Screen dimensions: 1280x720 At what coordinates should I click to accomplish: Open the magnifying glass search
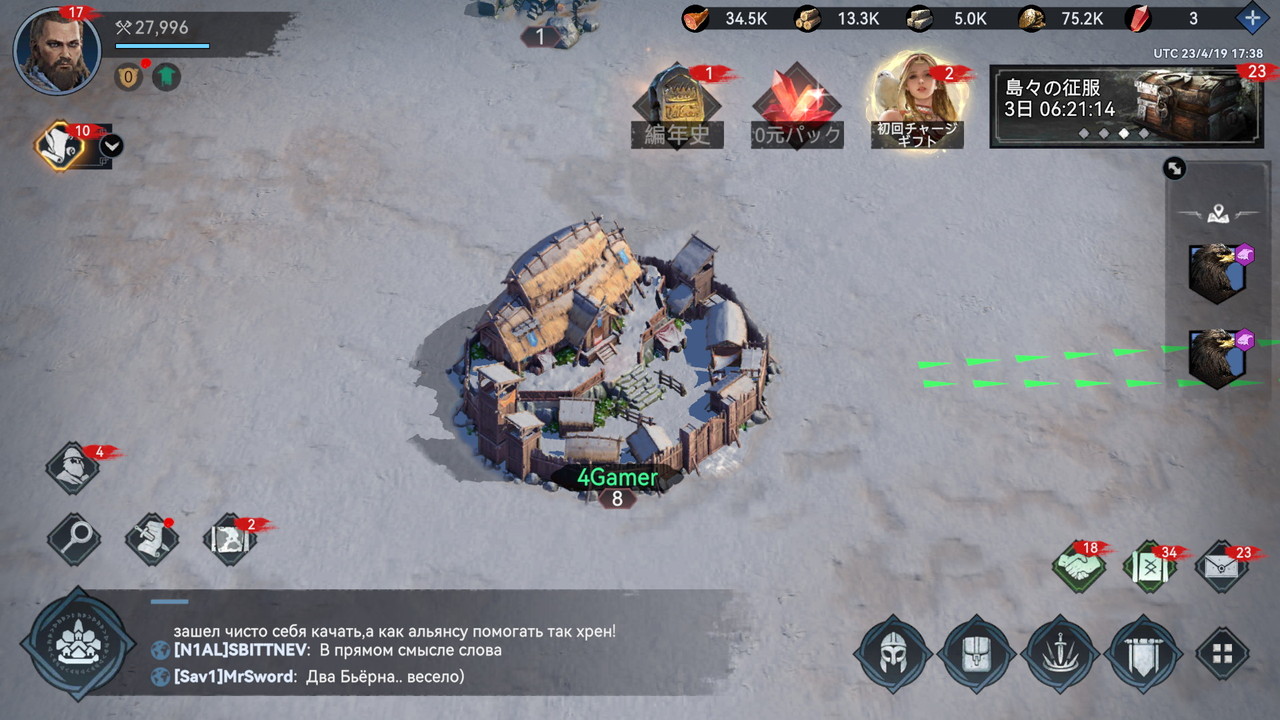[x=73, y=538]
